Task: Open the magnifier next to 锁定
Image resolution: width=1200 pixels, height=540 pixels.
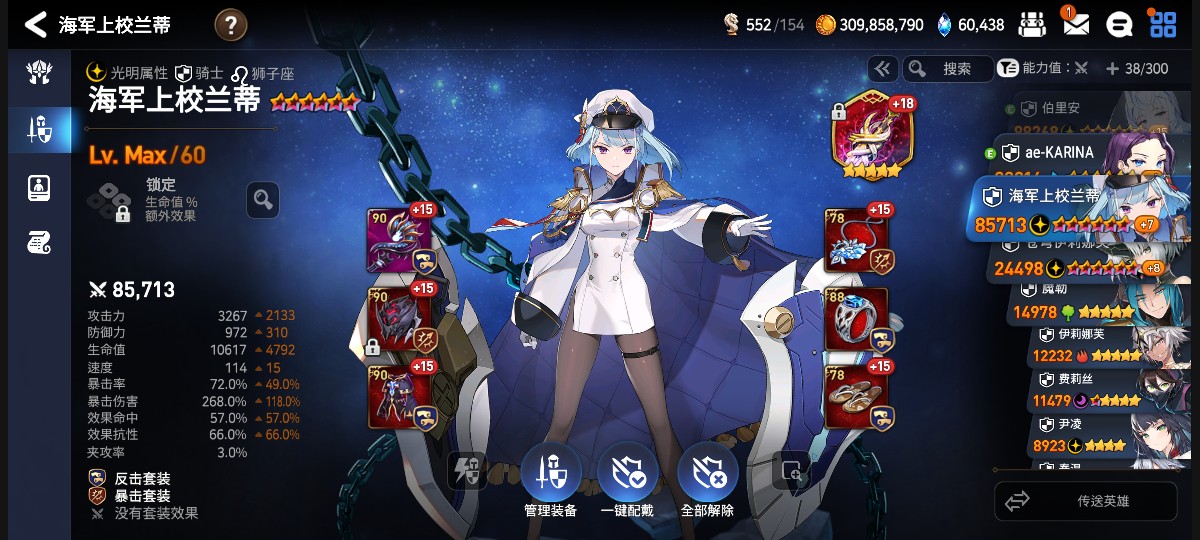Action: point(263,200)
